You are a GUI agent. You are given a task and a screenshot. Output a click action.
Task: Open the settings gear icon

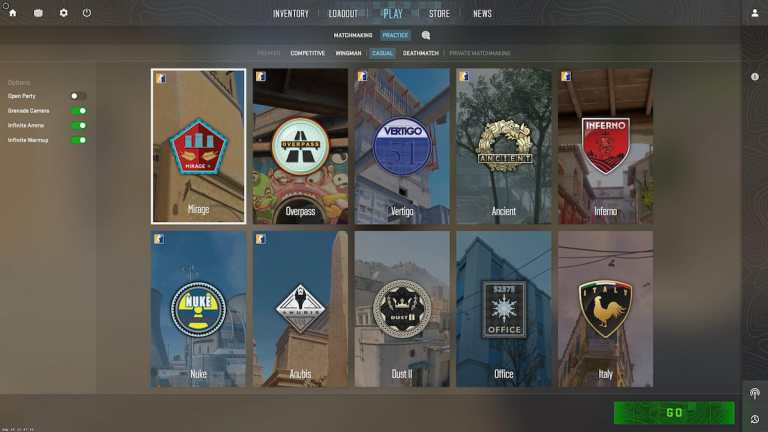point(64,13)
